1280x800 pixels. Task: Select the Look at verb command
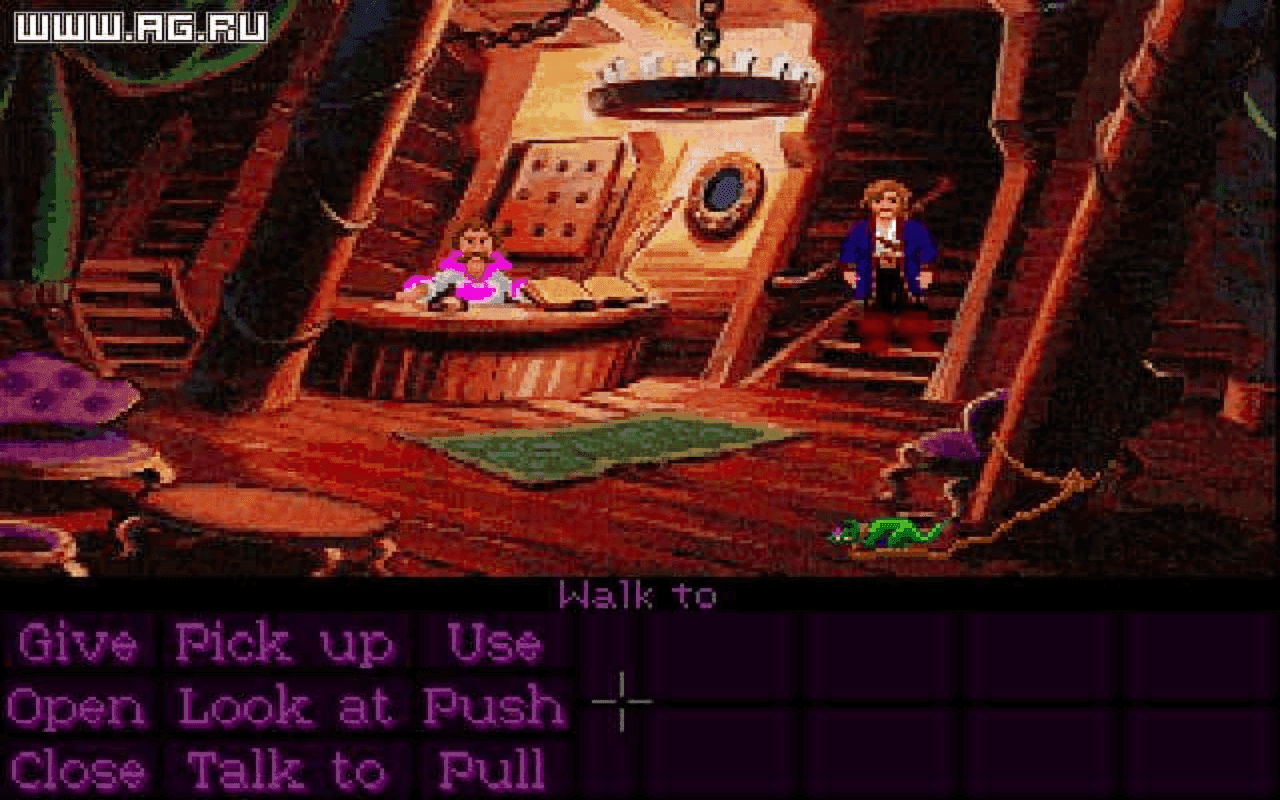288,707
